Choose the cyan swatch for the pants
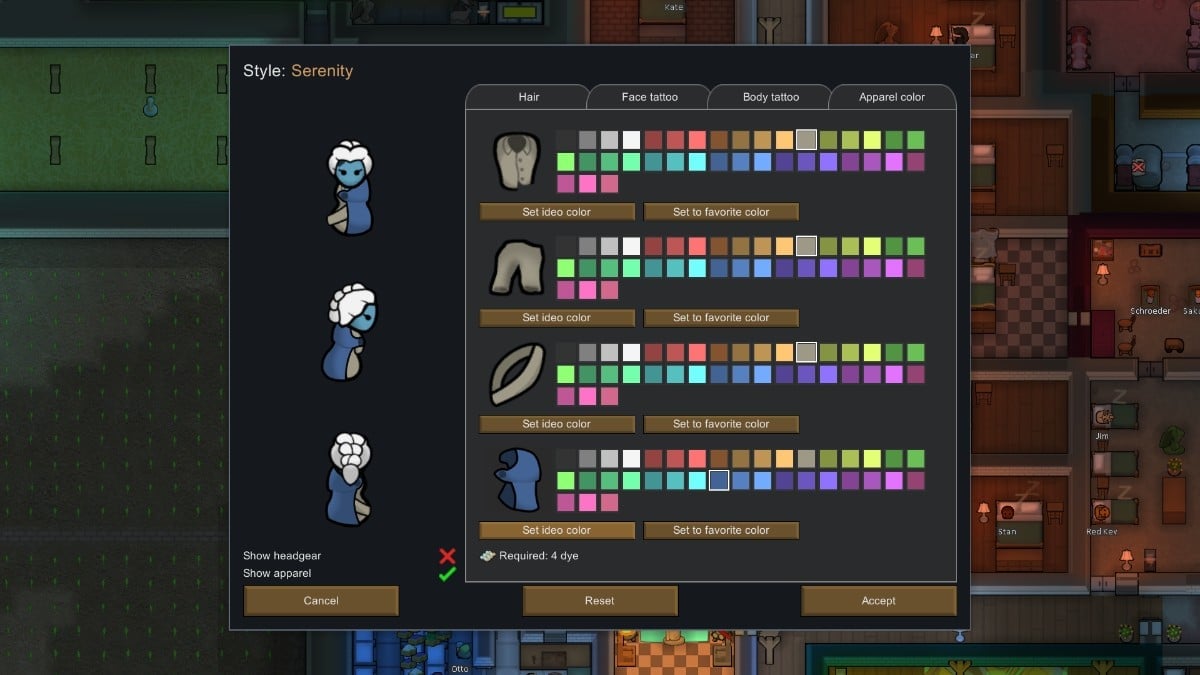The width and height of the screenshot is (1200, 675). coord(697,268)
